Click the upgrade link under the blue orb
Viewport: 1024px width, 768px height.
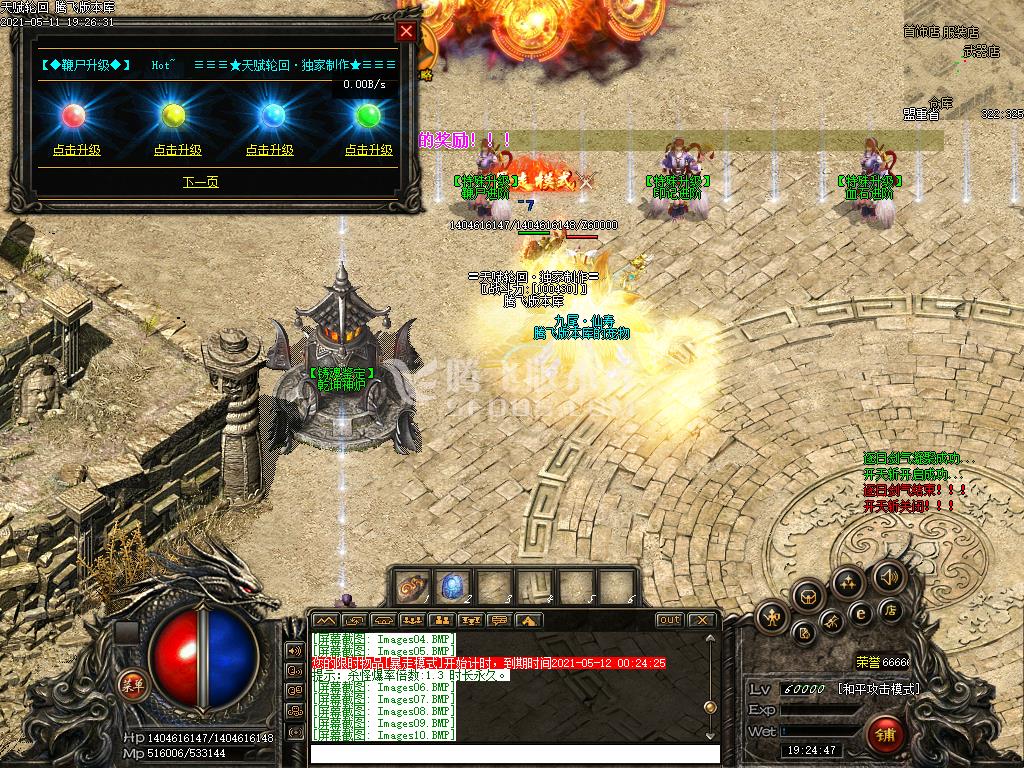pos(270,150)
